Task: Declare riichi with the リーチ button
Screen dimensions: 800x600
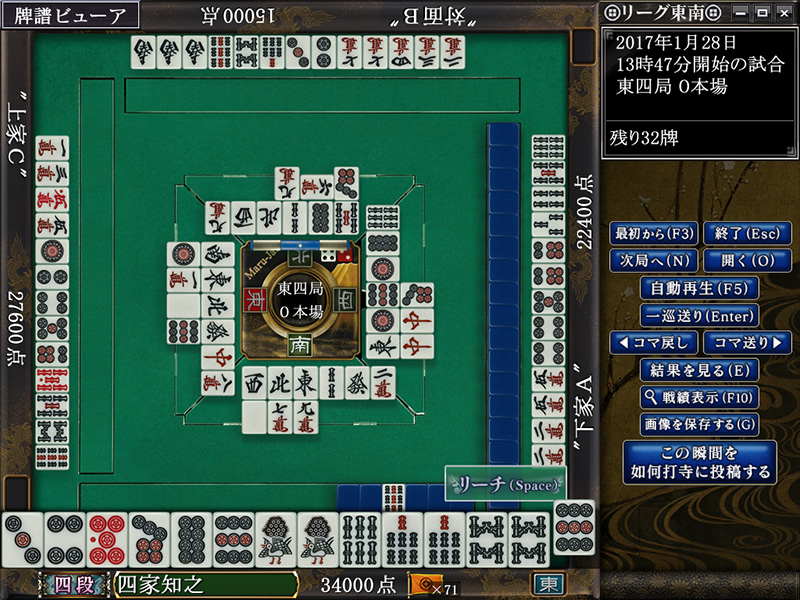Action: (x=505, y=483)
